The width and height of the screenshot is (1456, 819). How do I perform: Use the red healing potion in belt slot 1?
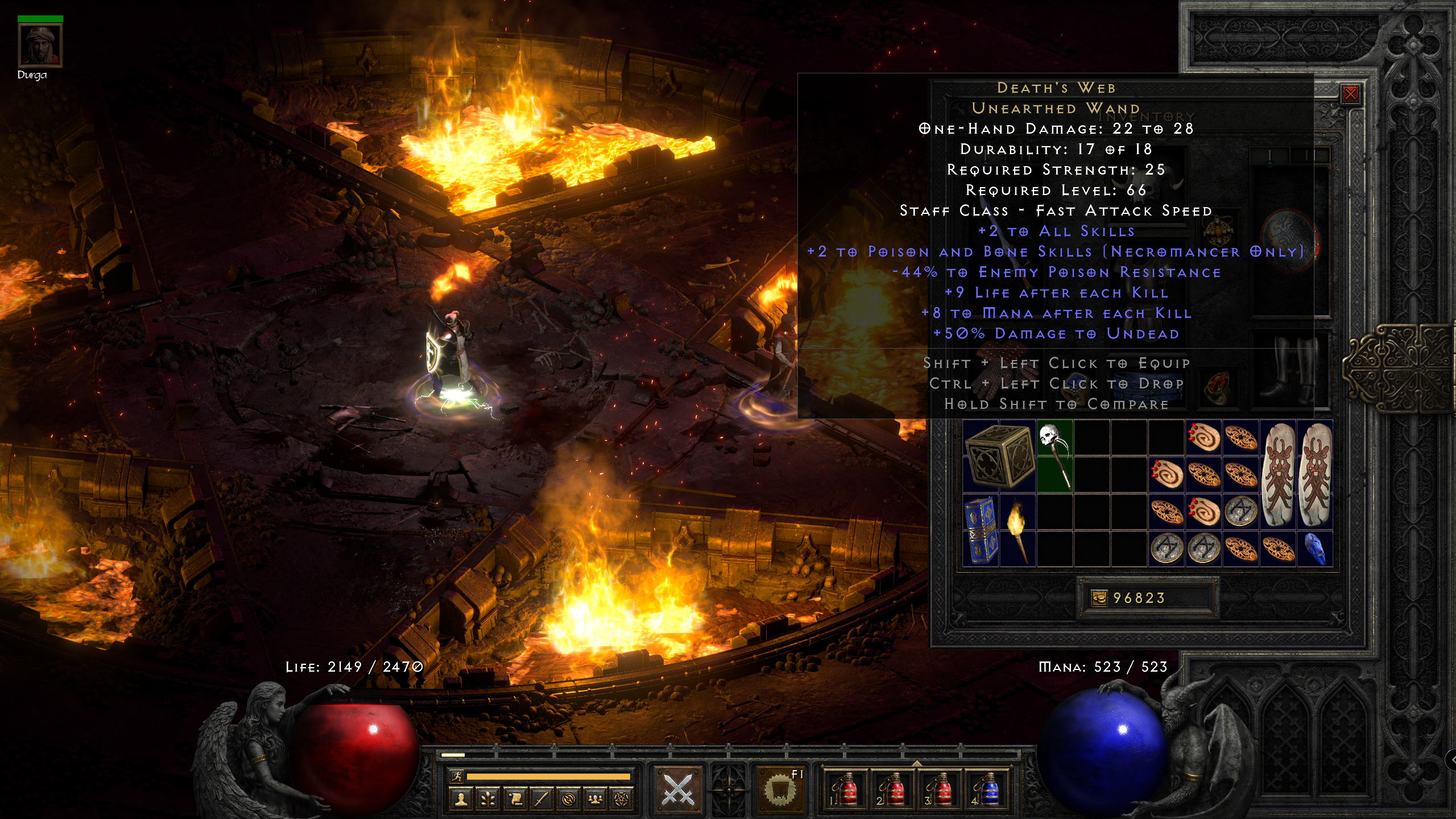point(845,789)
